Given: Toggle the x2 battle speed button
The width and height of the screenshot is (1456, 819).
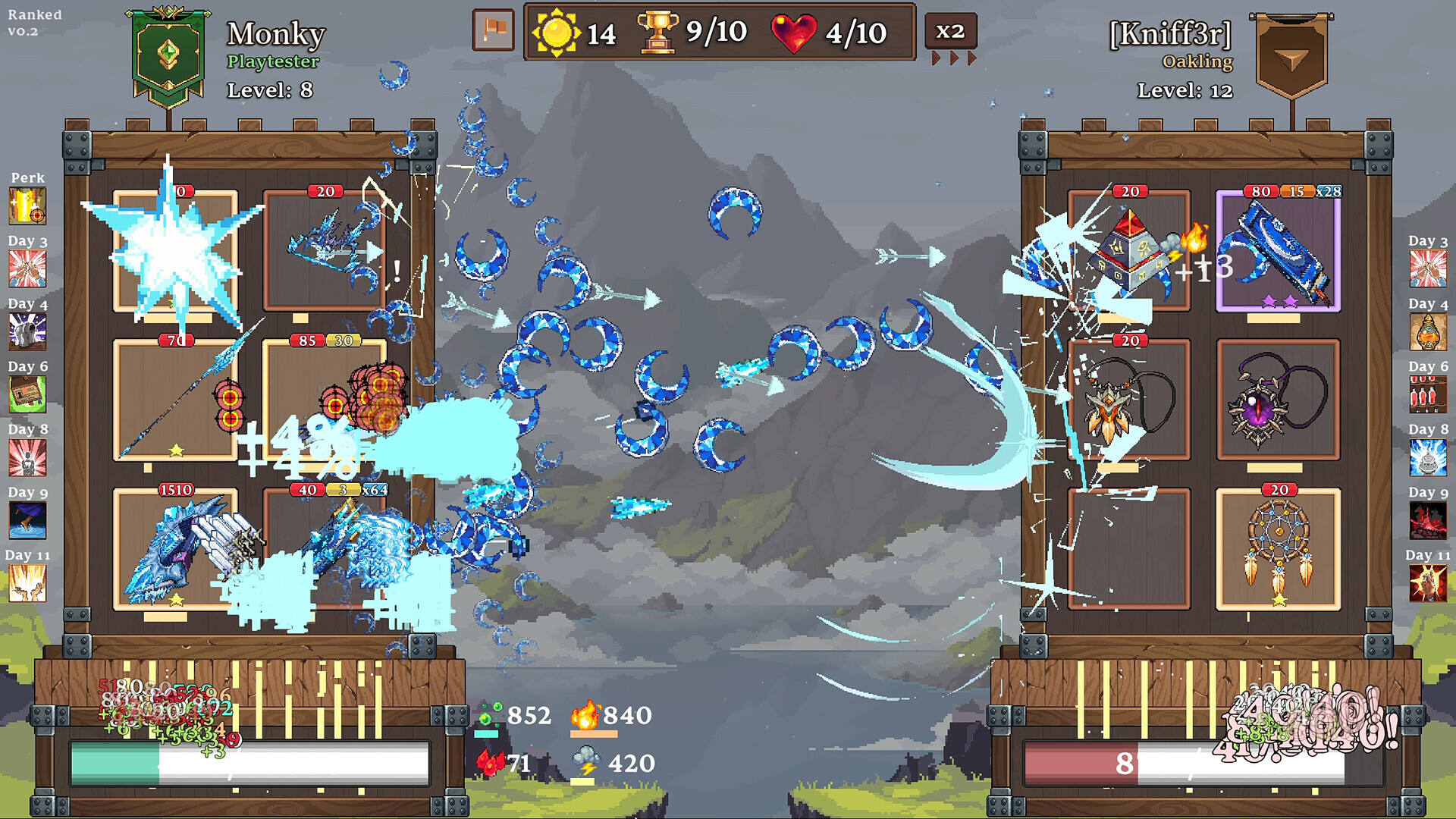Looking at the screenshot, I should tap(950, 32).
